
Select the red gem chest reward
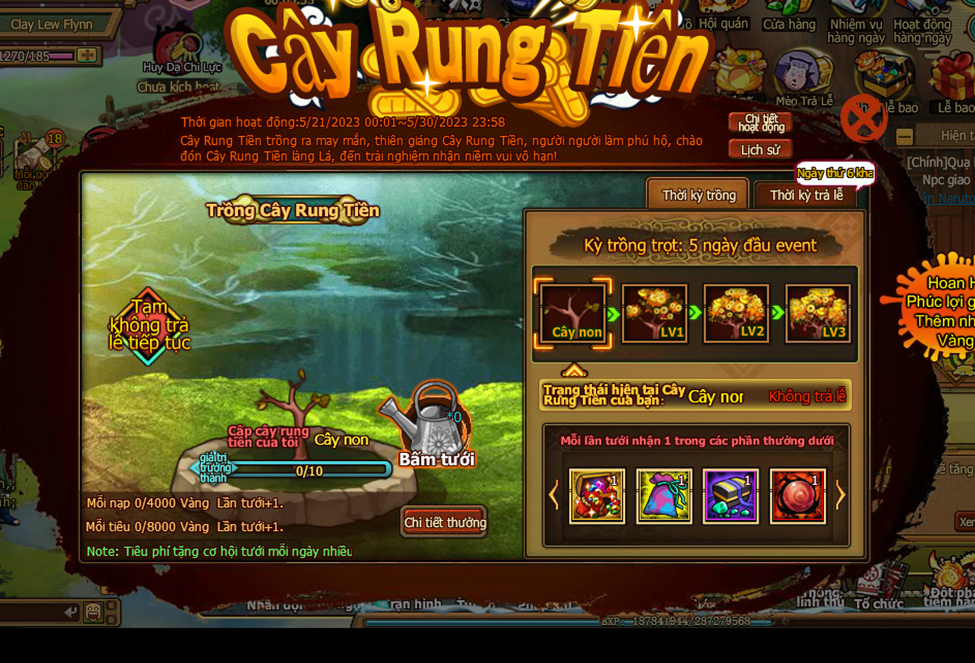point(597,496)
